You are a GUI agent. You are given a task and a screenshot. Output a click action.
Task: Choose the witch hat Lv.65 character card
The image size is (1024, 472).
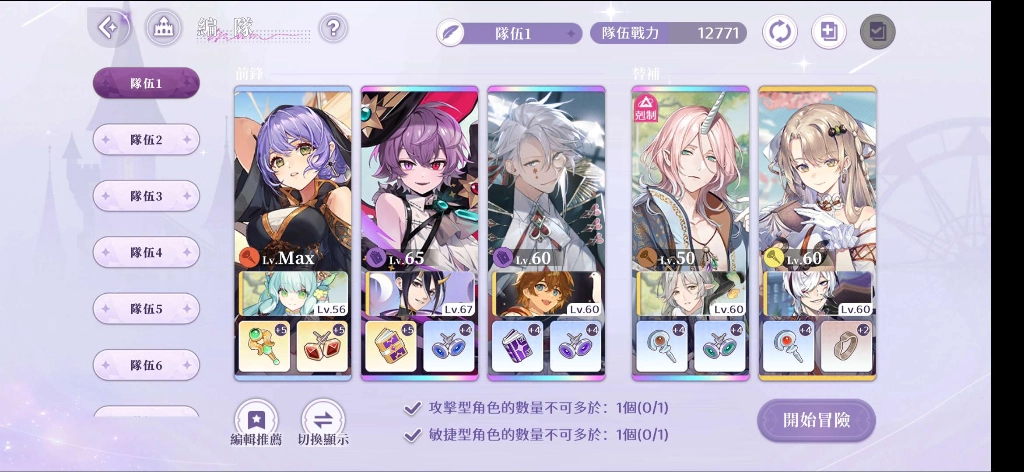(x=419, y=180)
